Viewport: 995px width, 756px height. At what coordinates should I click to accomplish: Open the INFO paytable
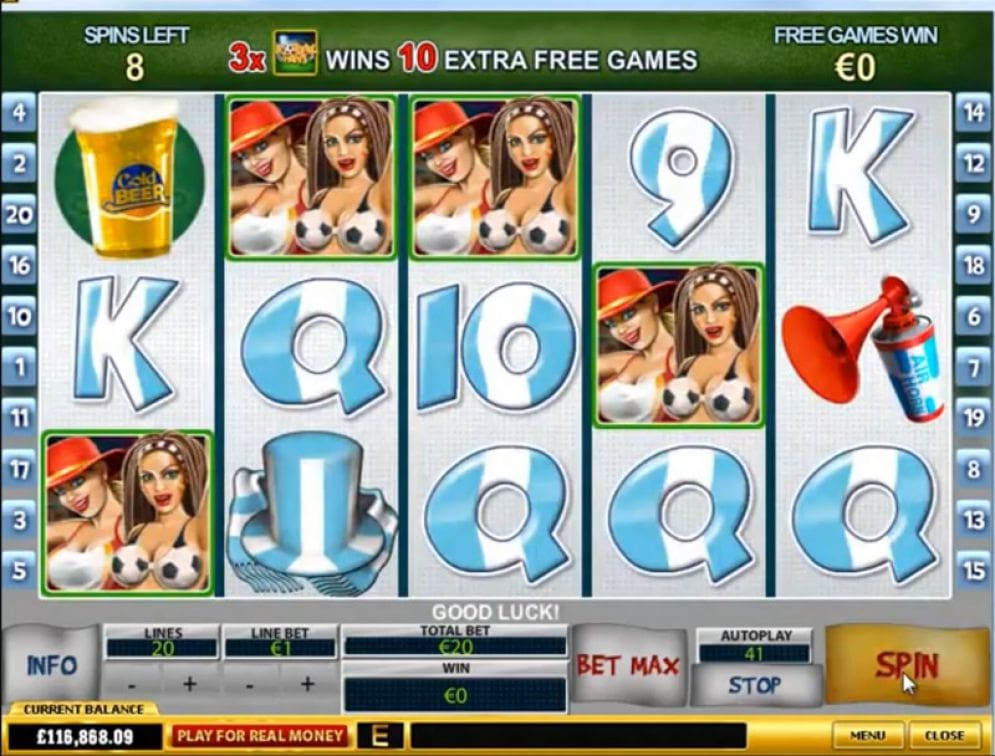(52, 666)
